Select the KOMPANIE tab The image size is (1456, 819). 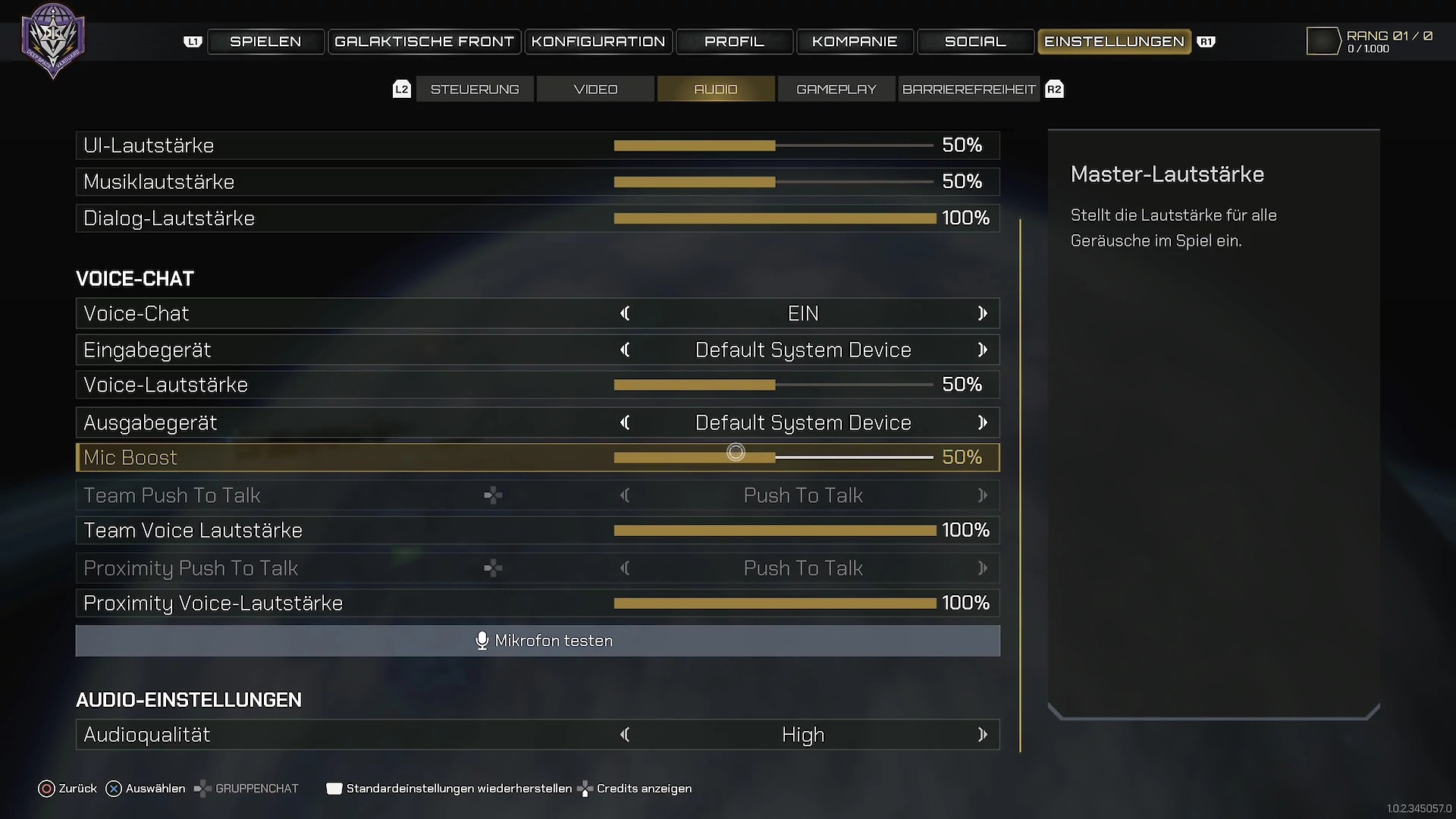tap(855, 42)
